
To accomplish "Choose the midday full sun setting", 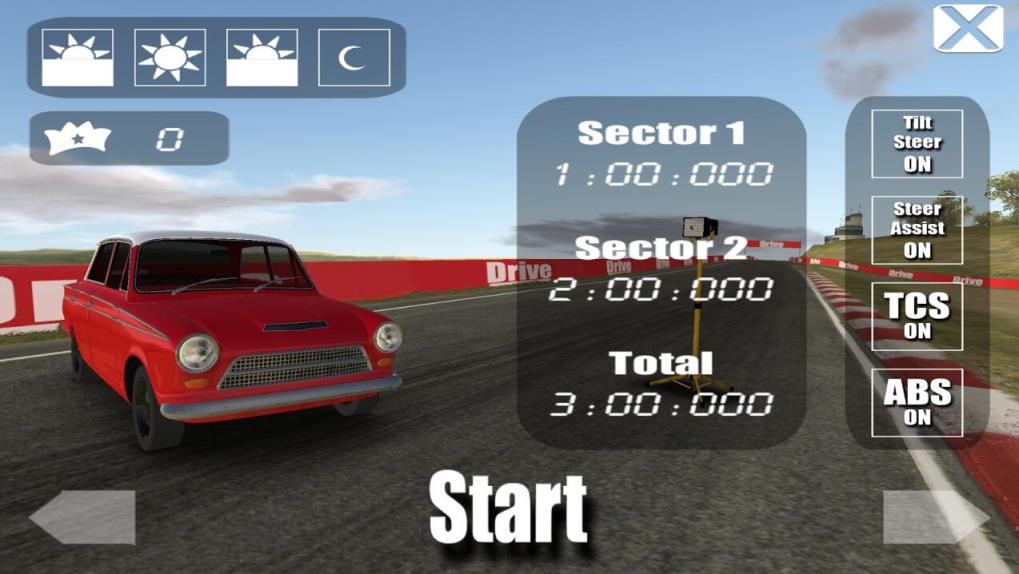I will (x=170, y=57).
